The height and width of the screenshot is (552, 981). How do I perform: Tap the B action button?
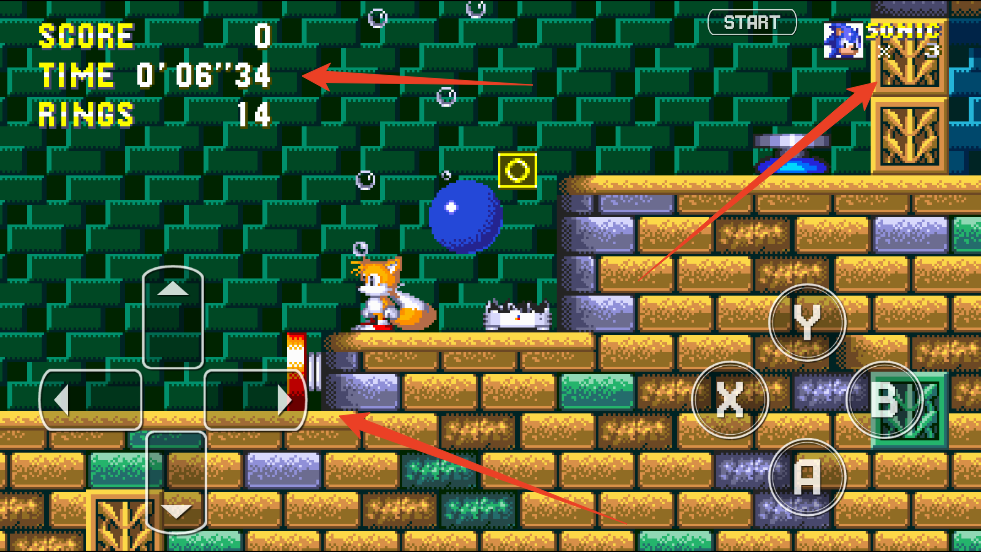884,400
